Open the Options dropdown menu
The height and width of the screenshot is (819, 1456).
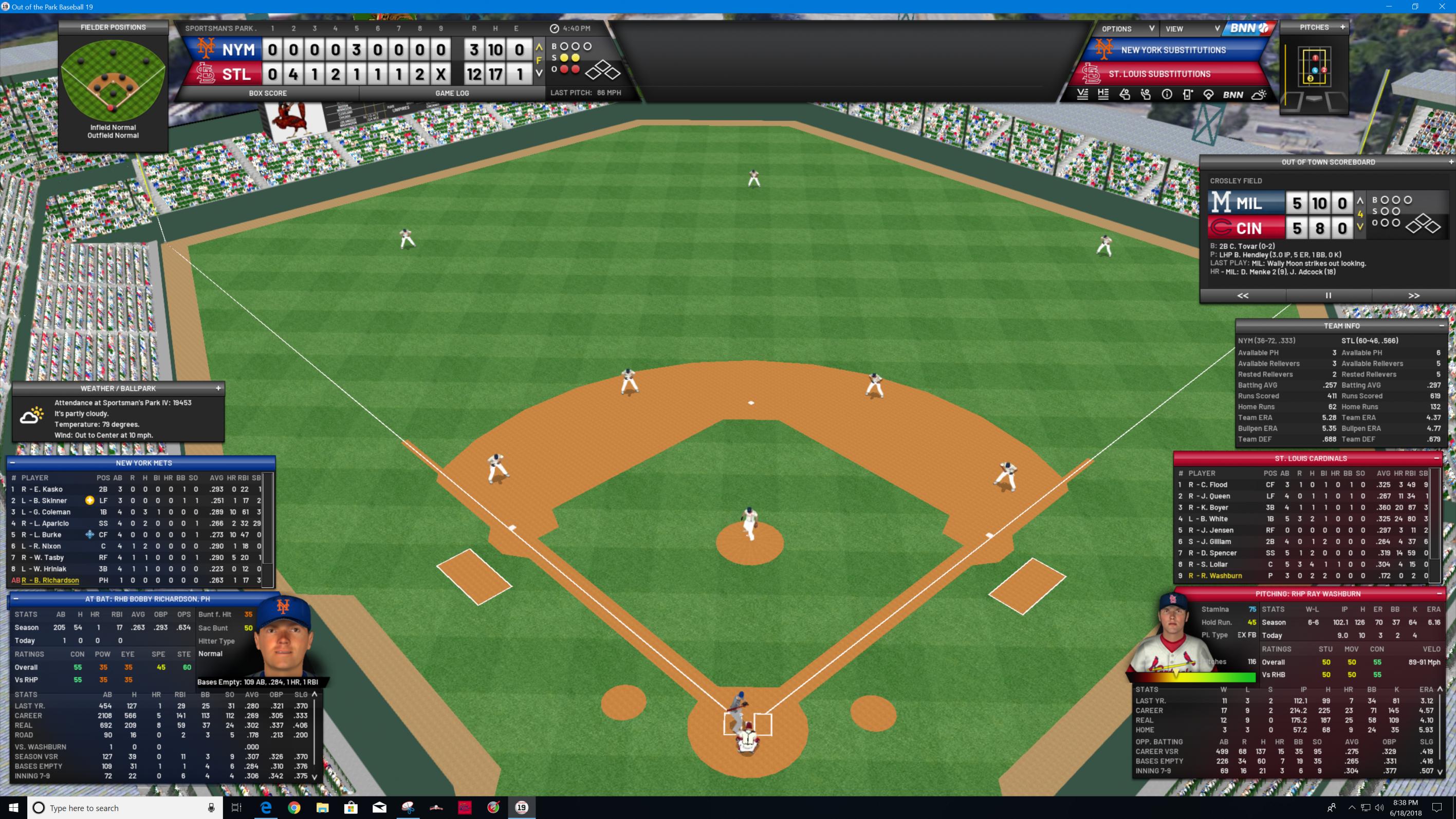click(1127, 29)
